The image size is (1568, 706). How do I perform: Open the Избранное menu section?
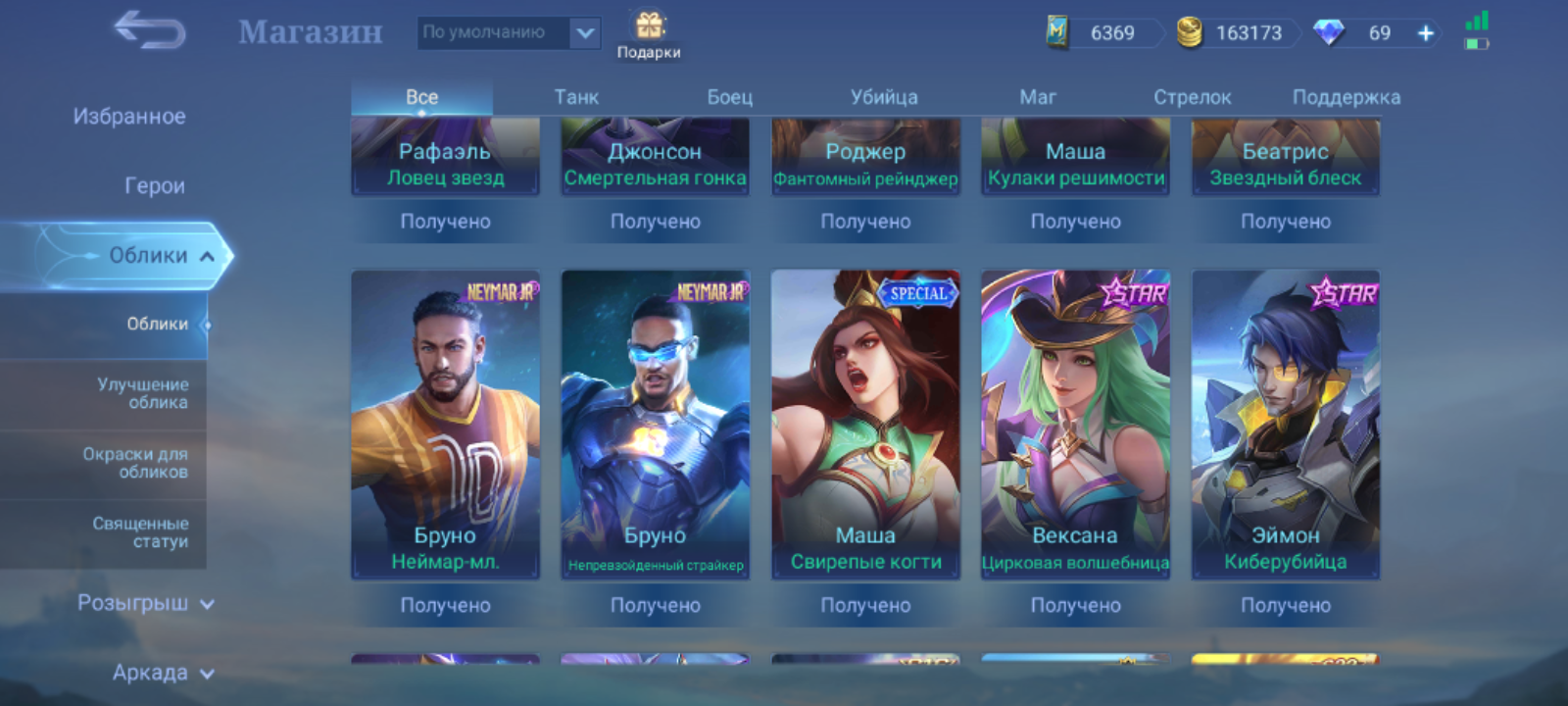pyautogui.click(x=129, y=117)
